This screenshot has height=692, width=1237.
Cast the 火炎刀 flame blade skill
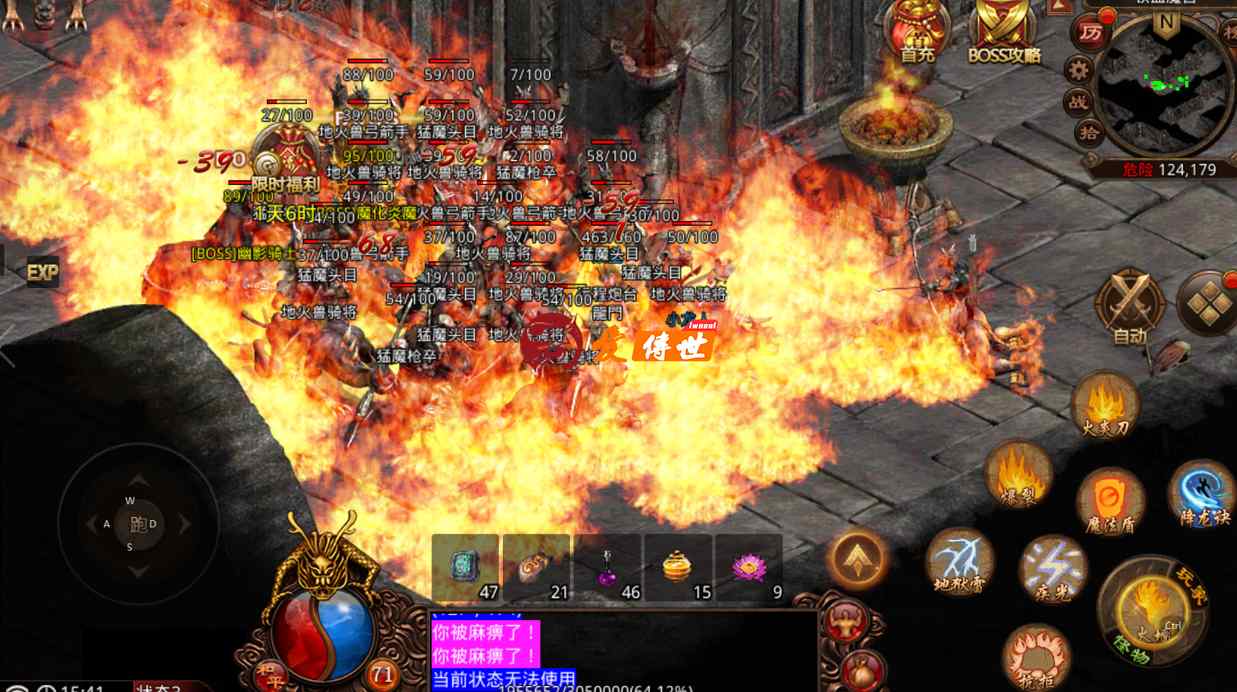(1104, 404)
